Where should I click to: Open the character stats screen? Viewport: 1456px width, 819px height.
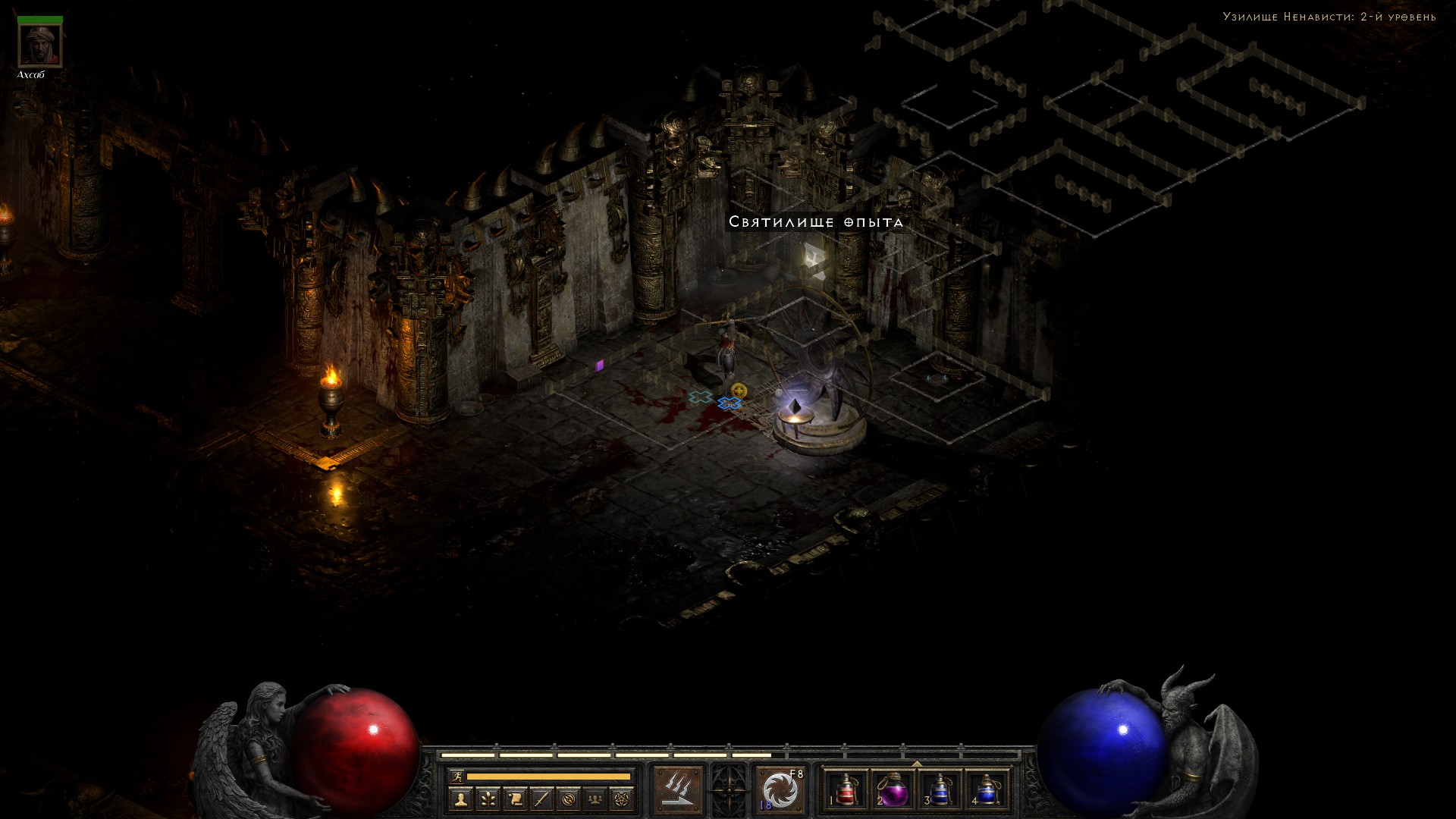click(460, 799)
